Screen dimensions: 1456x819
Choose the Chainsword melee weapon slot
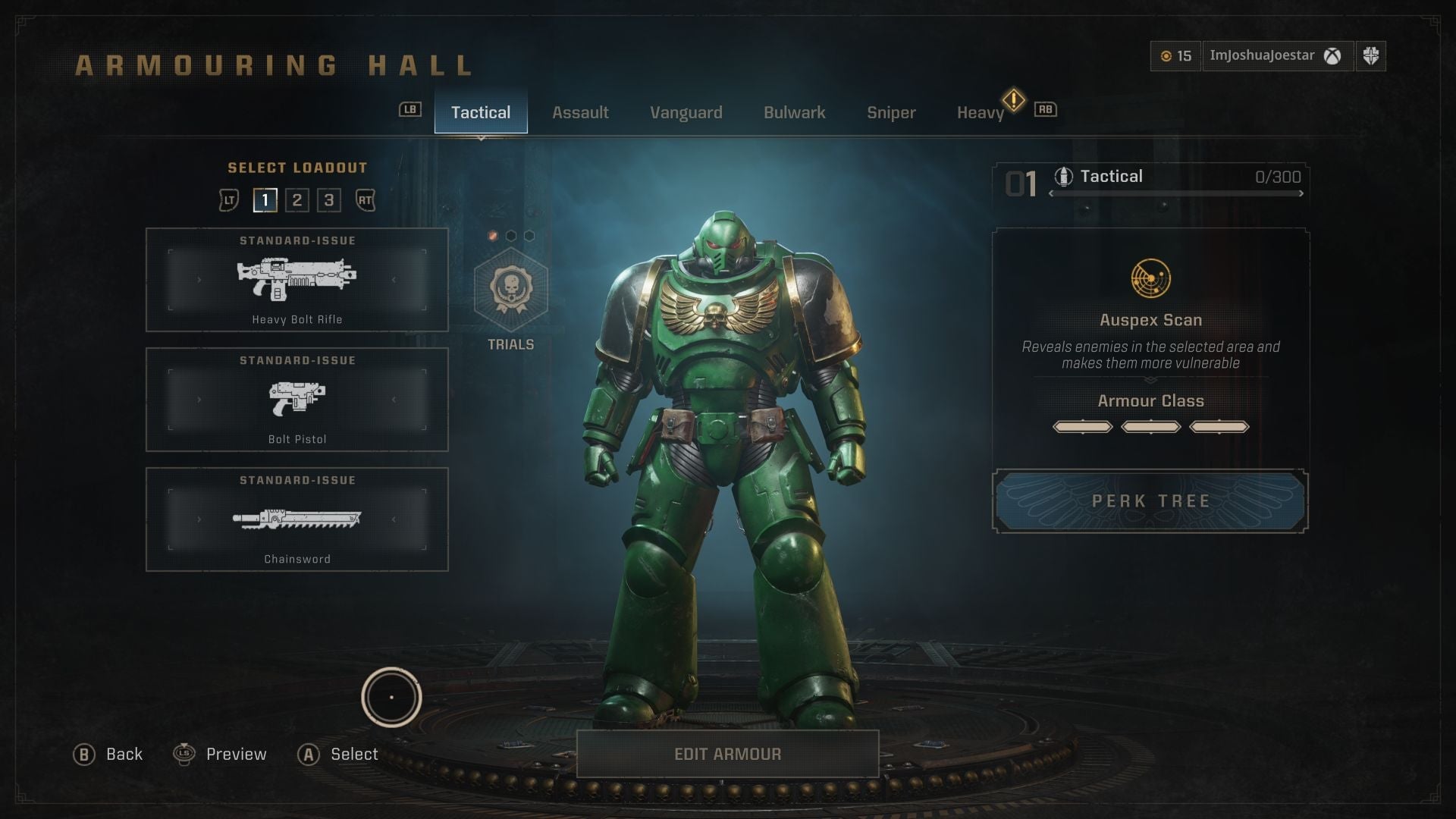297,519
